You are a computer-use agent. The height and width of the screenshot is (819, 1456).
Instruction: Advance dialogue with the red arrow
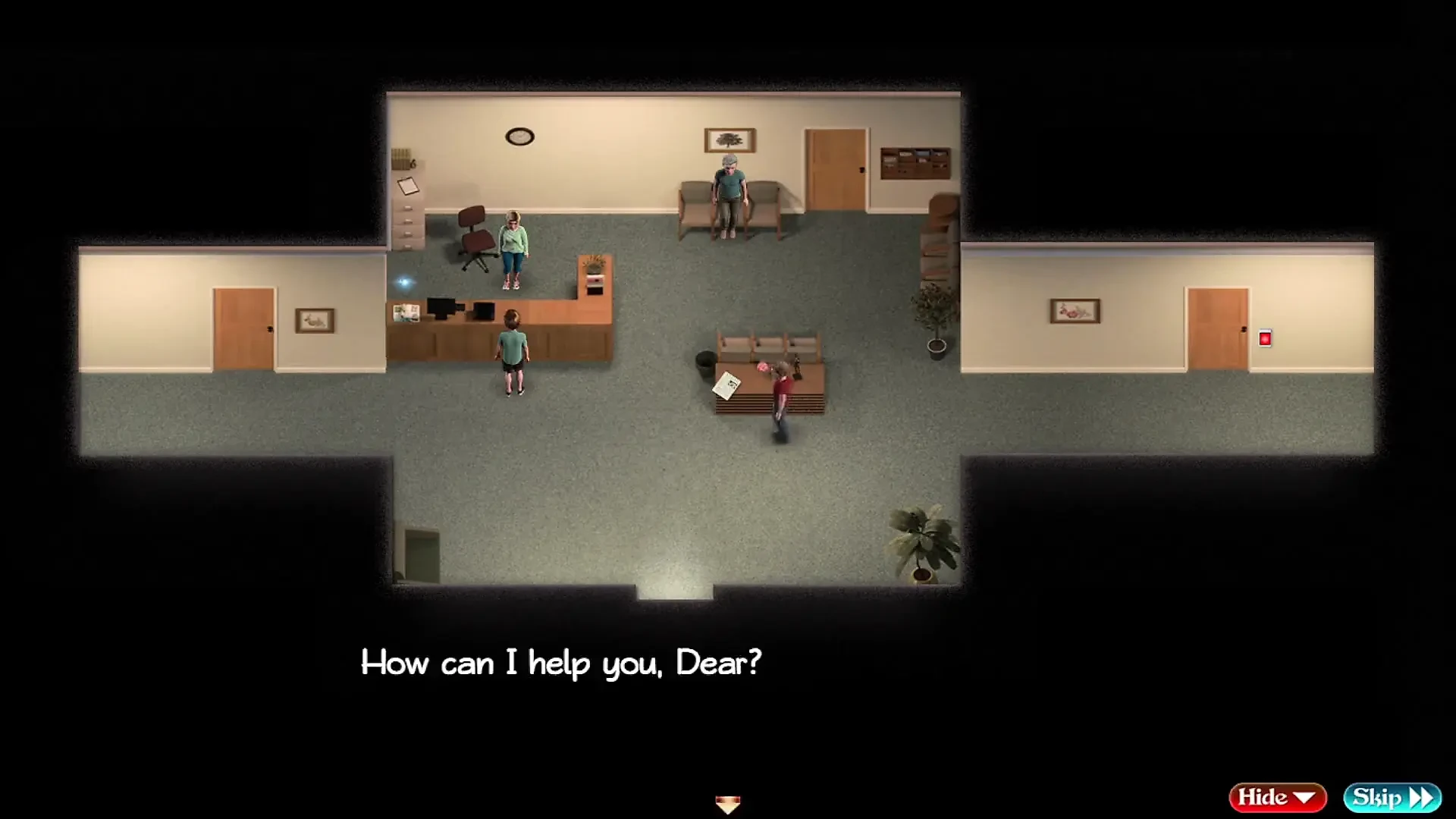727,804
